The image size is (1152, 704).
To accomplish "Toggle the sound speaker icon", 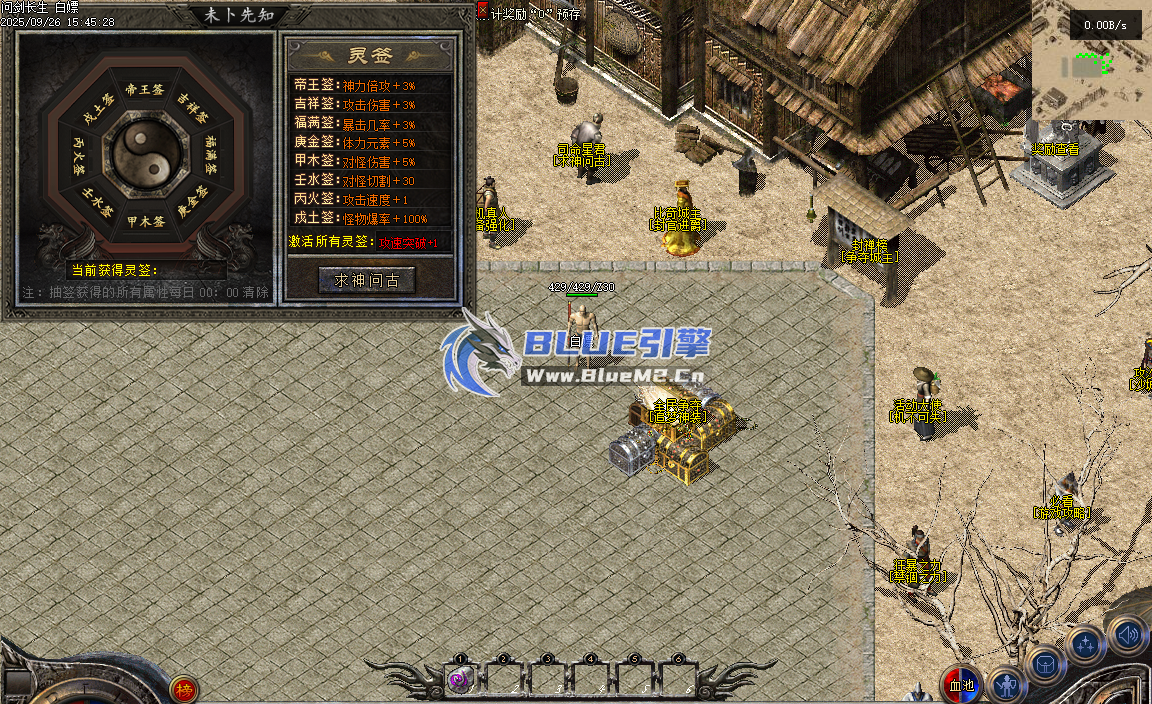I will click(1127, 634).
